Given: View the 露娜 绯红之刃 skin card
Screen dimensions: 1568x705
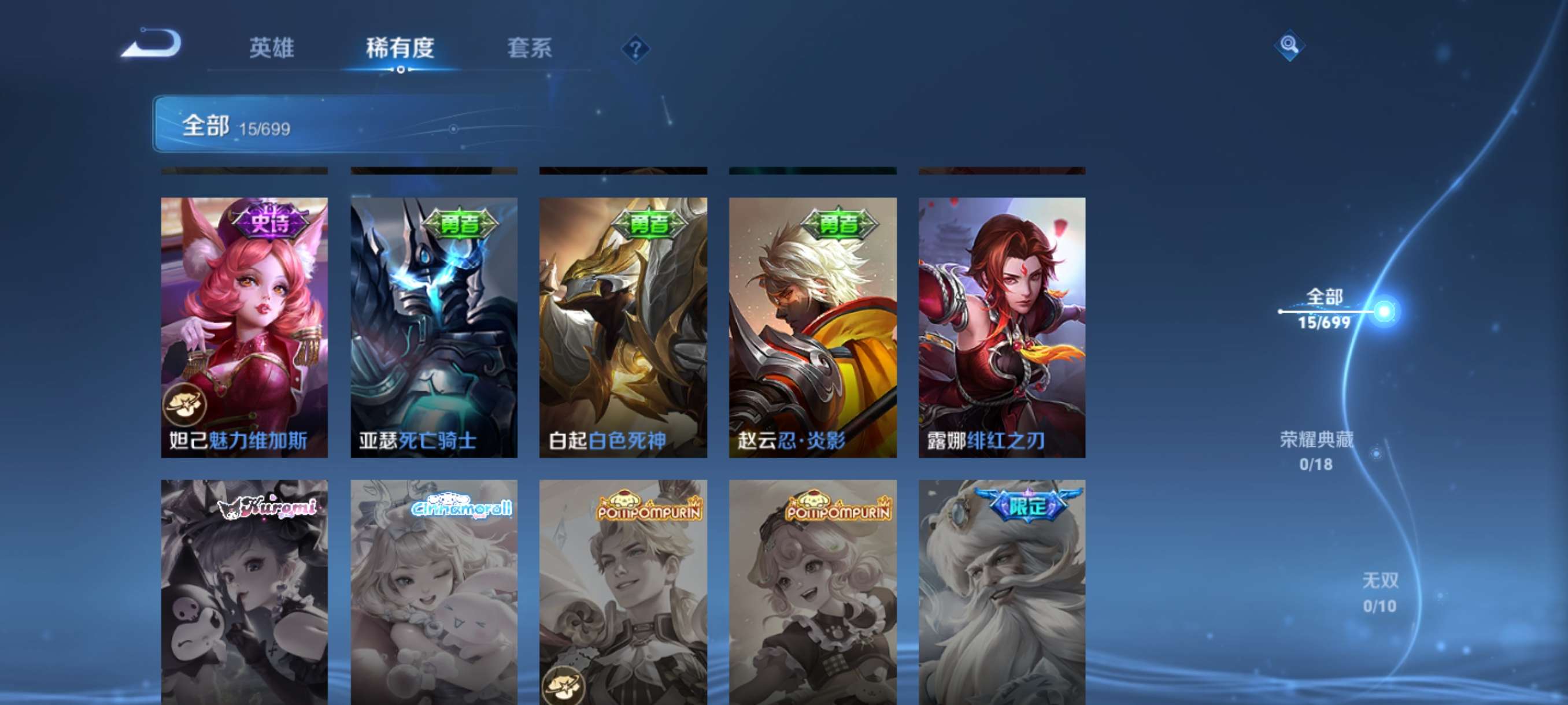Looking at the screenshot, I should click(x=1002, y=326).
